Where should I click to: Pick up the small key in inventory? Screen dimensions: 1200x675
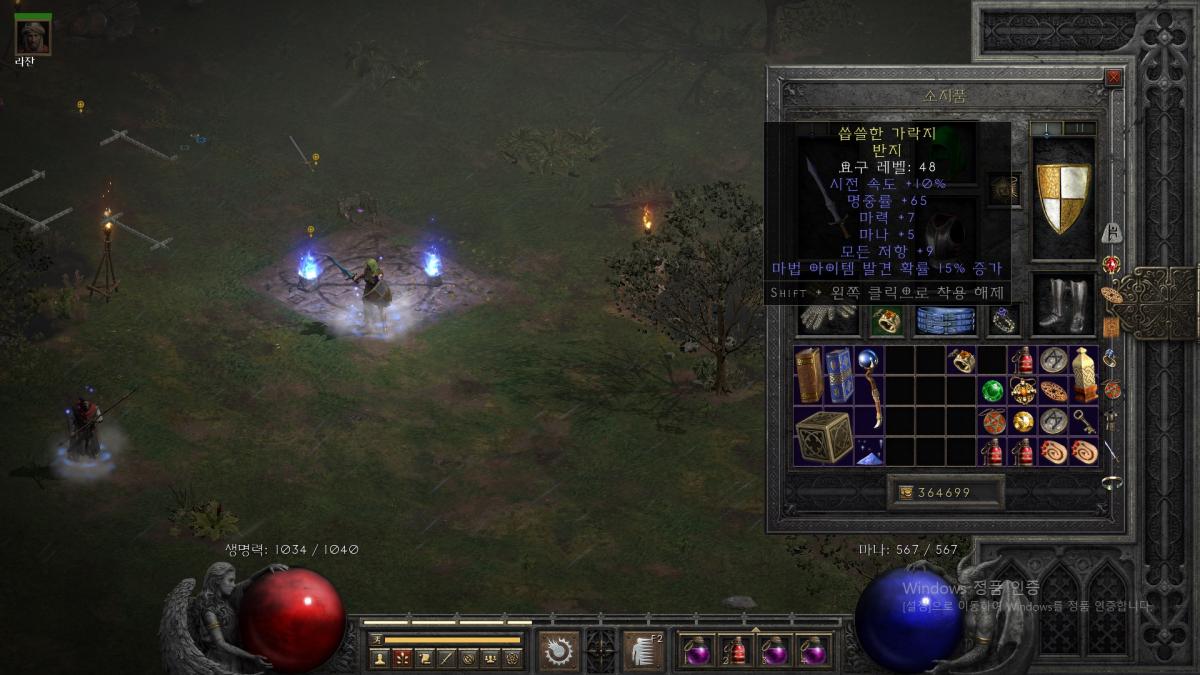click(1085, 421)
